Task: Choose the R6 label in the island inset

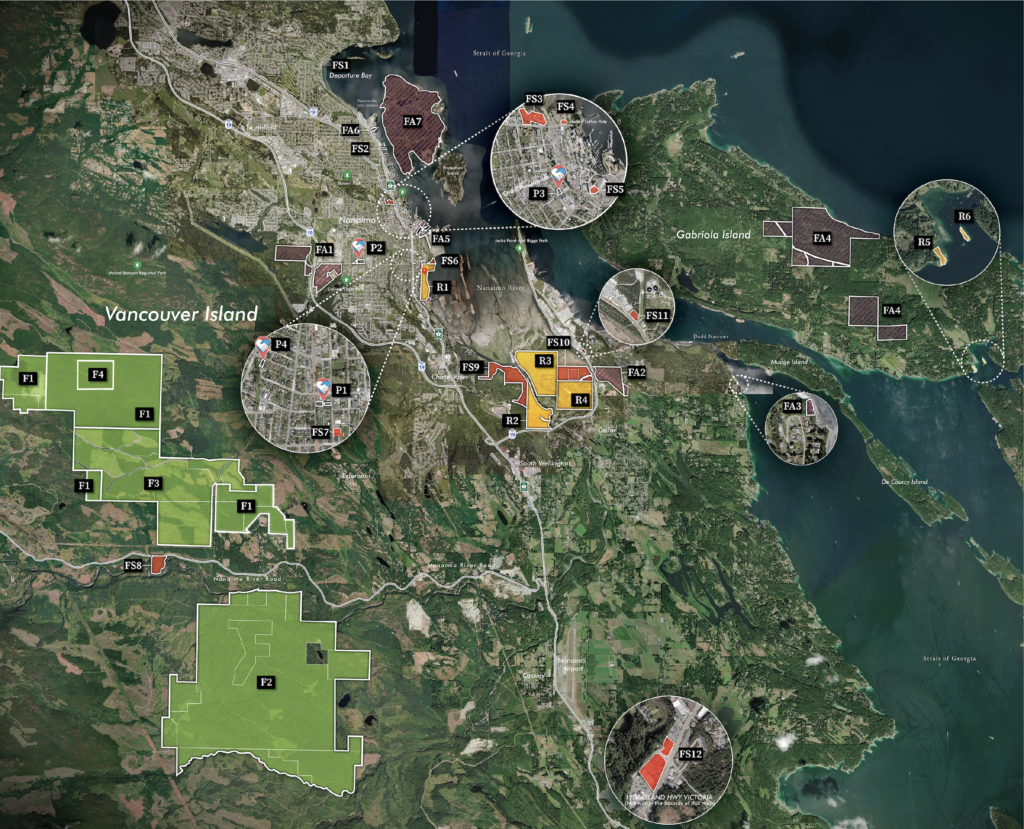Action: [964, 216]
